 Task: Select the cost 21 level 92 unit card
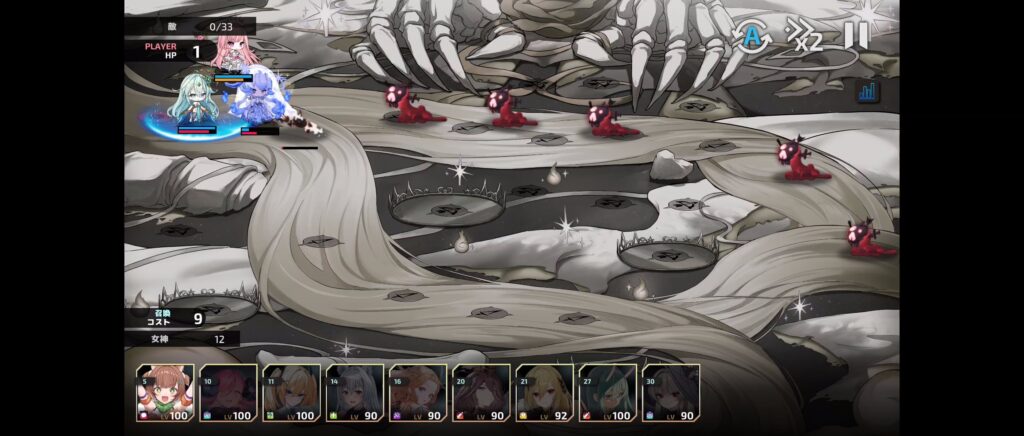[x=544, y=393]
